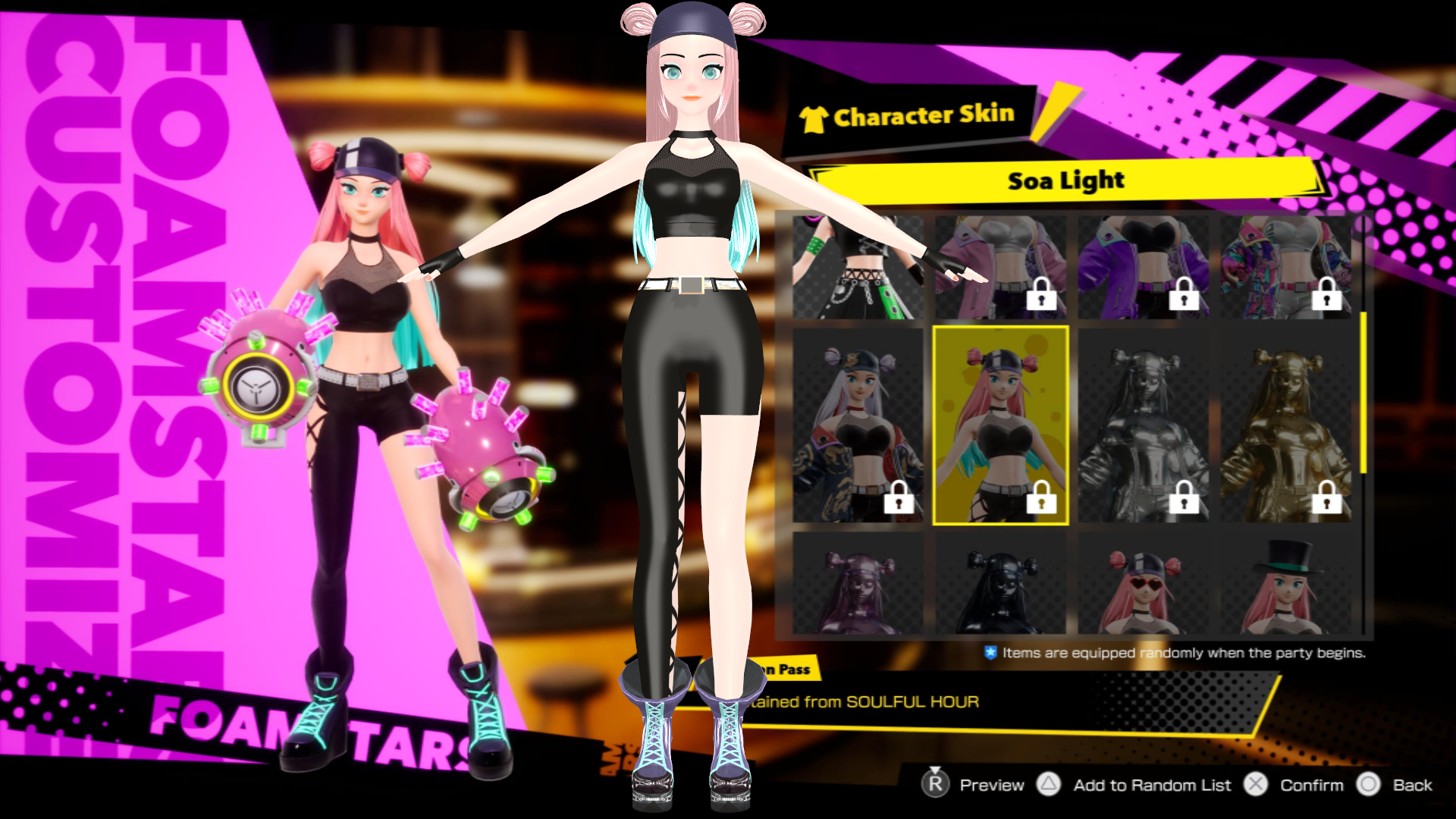The image size is (1456, 819).
Task: Click the Soa Light name banner
Action: [x=1065, y=180]
